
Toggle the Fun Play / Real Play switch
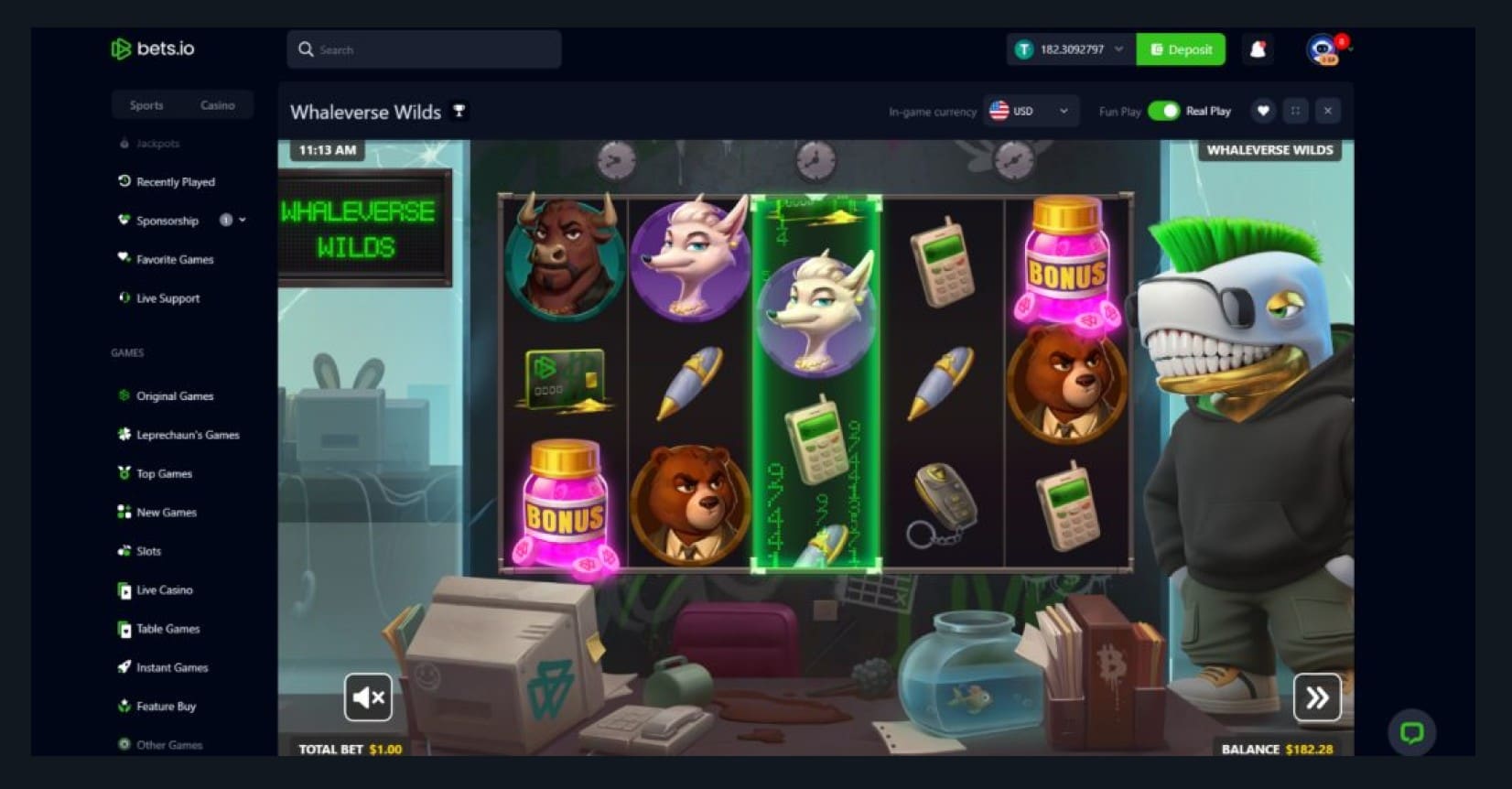(x=1163, y=111)
